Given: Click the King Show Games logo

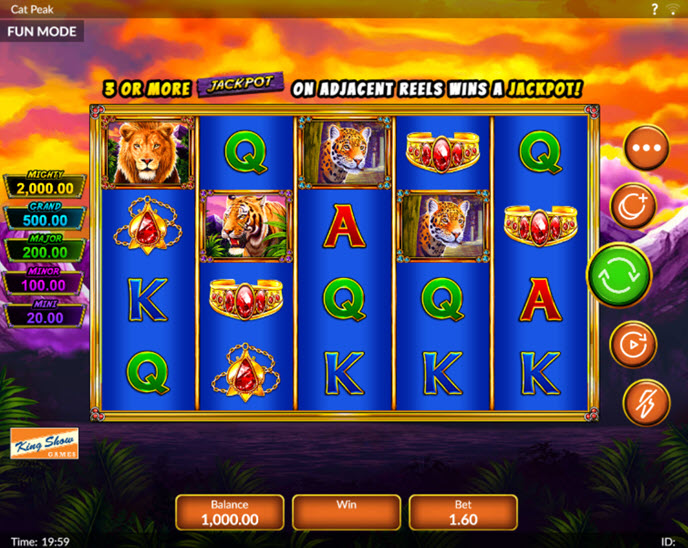Looking at the screenshot, I should (x=44, y=443).
